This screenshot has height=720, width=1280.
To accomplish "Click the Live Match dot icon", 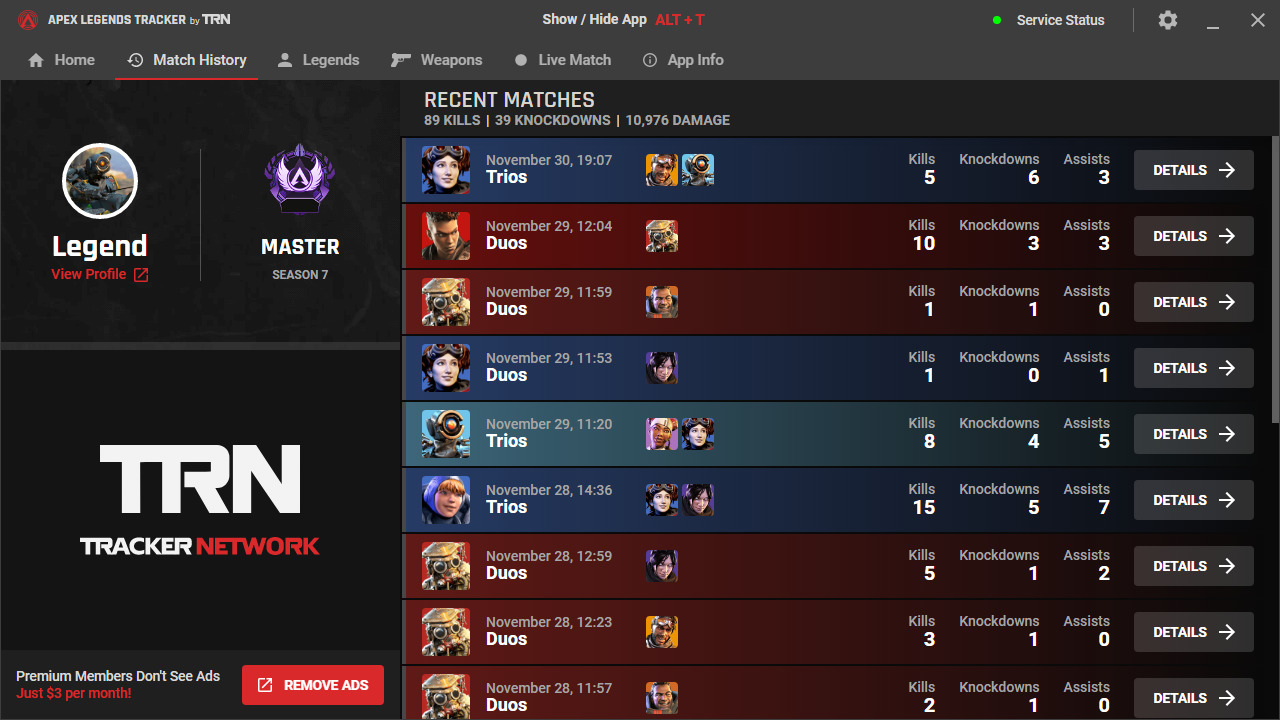I will pos(521,60).
